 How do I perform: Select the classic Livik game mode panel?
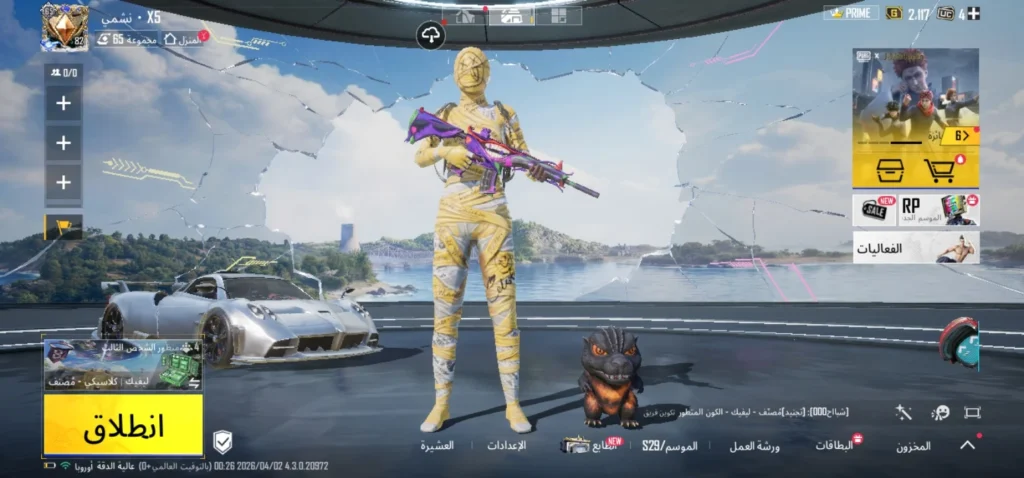[x=123, y=366]
